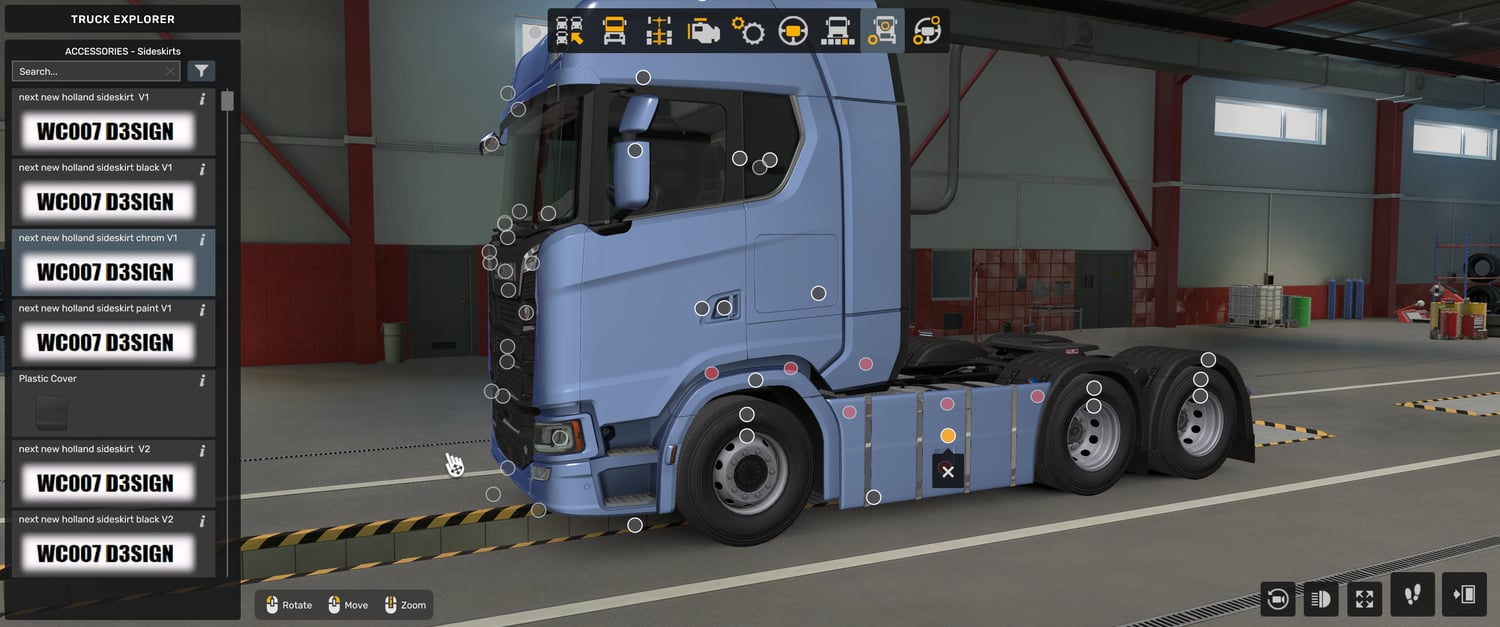Pick next new holland sideskirt paint V1
The image size is (1500, 627).
point(105,333)
